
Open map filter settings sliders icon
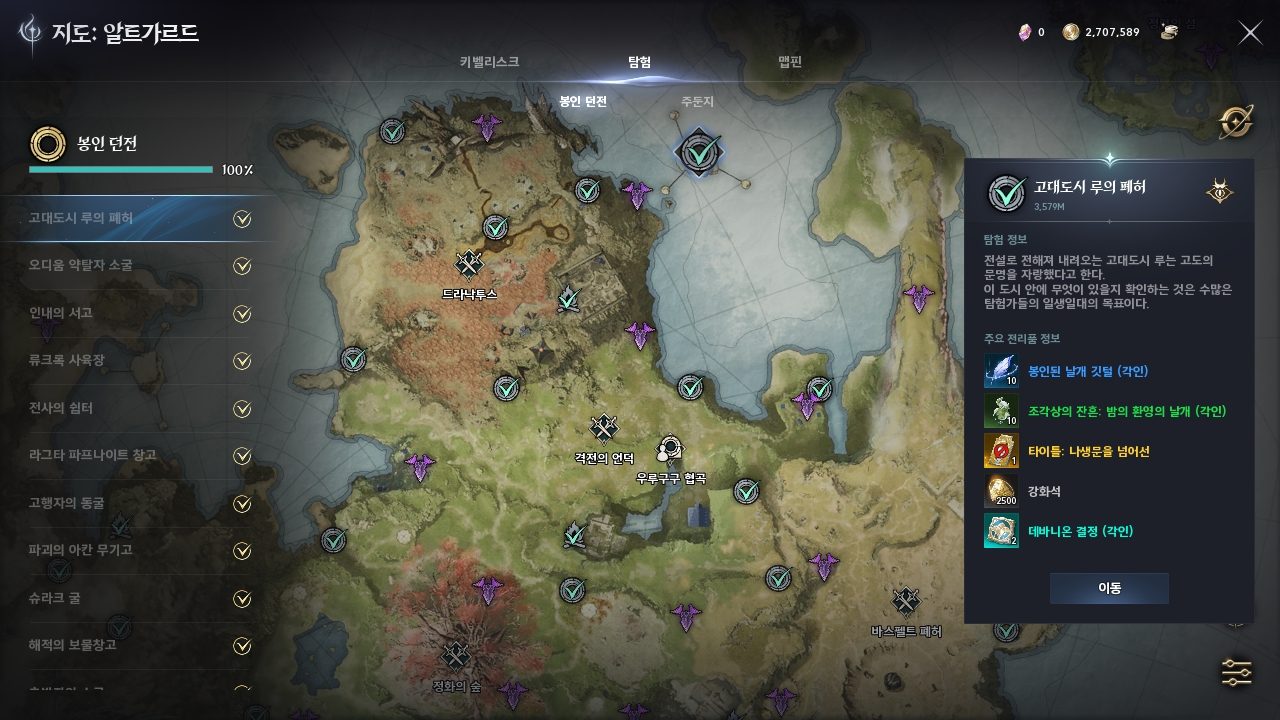click(x=1236, y=673)
